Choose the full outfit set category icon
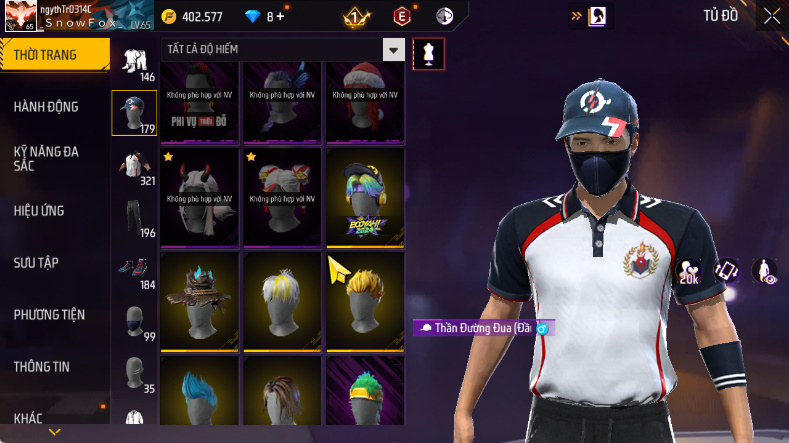The image size is (789, 443). coord(133,61)
